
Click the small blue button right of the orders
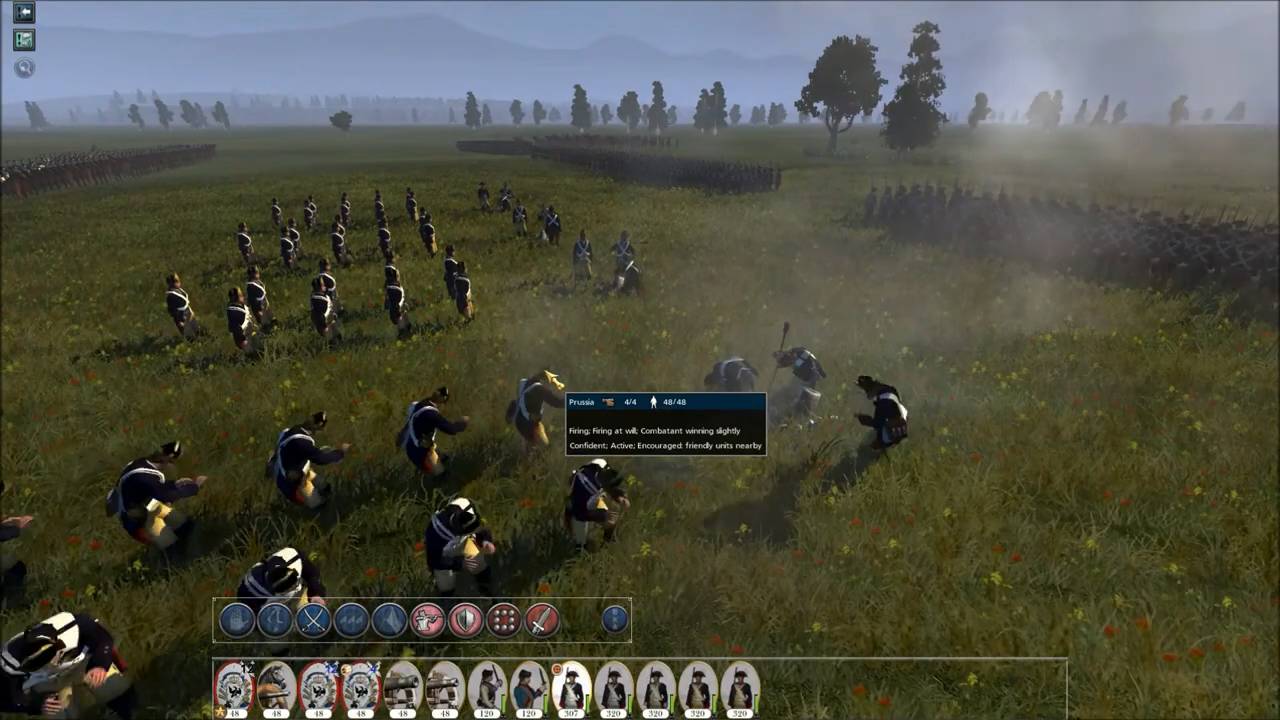coord(615,620)
